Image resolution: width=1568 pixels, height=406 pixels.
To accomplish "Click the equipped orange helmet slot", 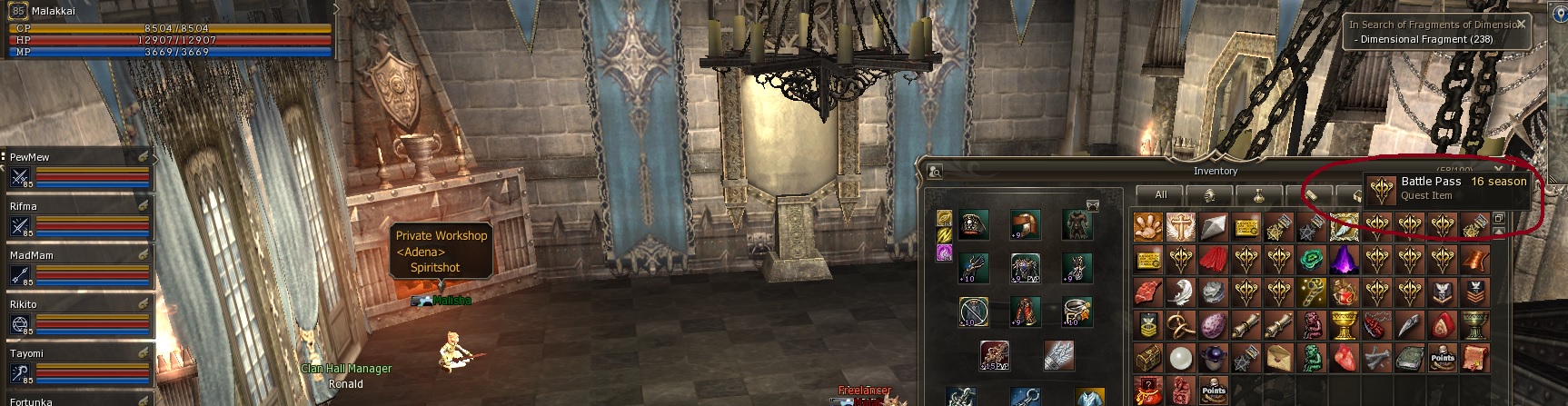I will [1026, 225].
